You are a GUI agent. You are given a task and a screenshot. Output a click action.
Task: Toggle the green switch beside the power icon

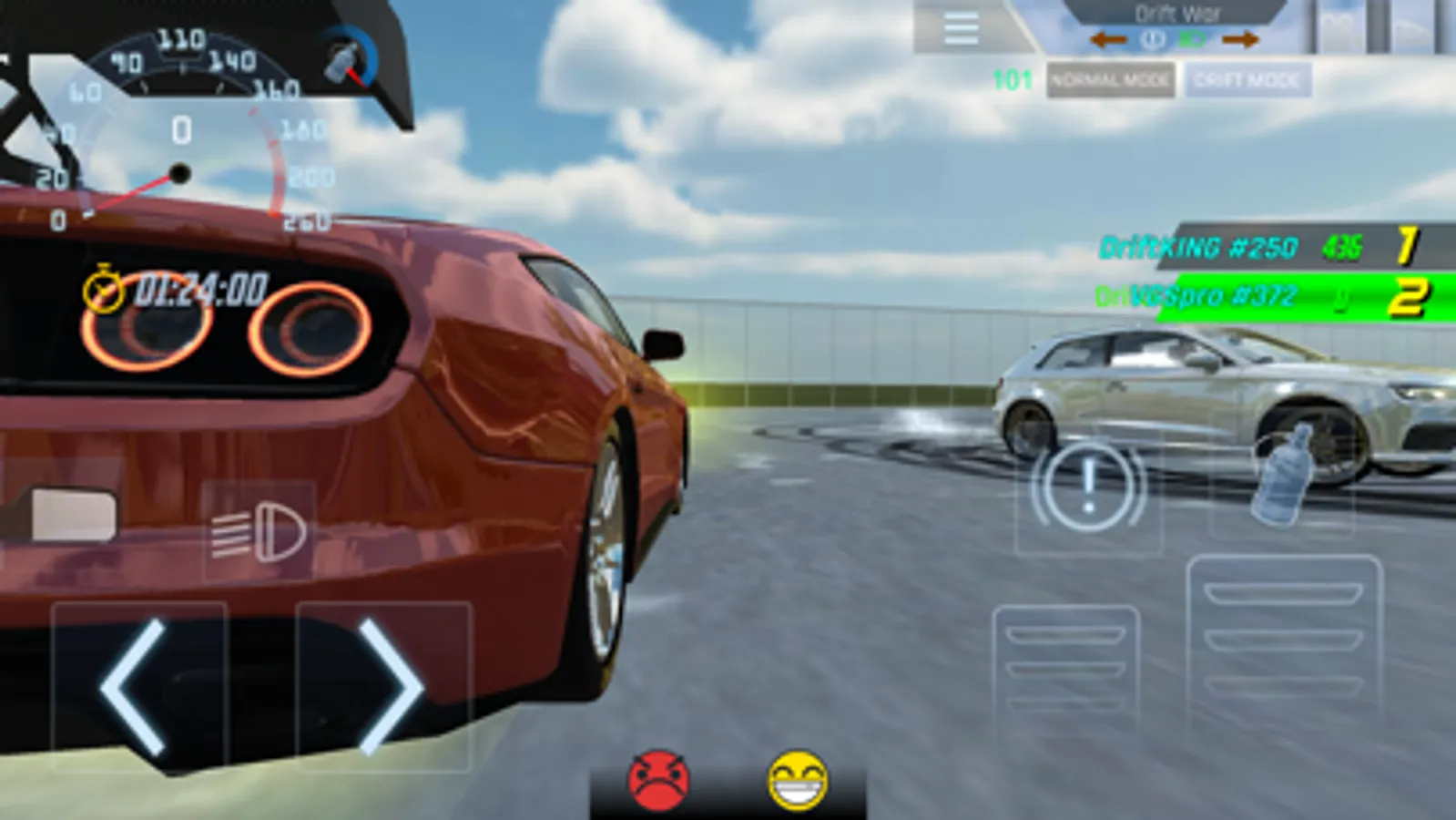pyautogui.click(x=1193, y=39)
